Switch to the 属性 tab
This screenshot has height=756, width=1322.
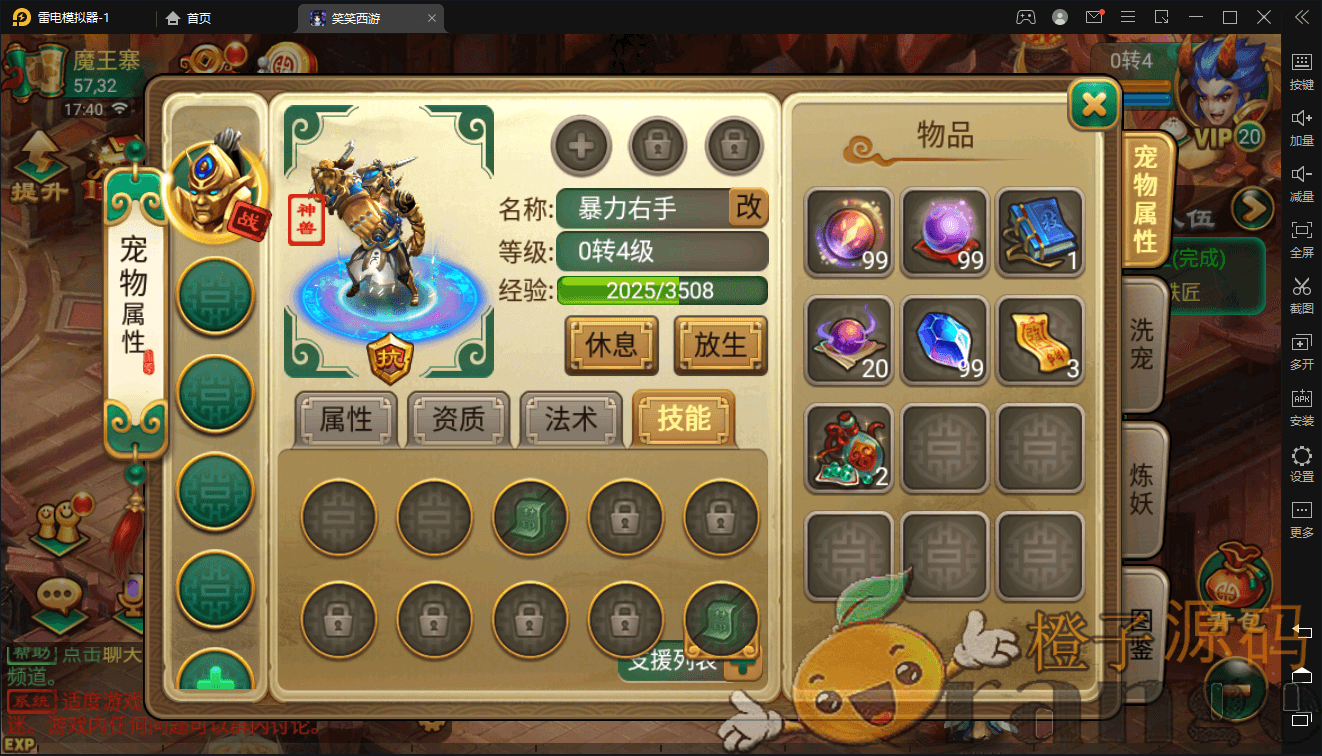tap(346, 420)
